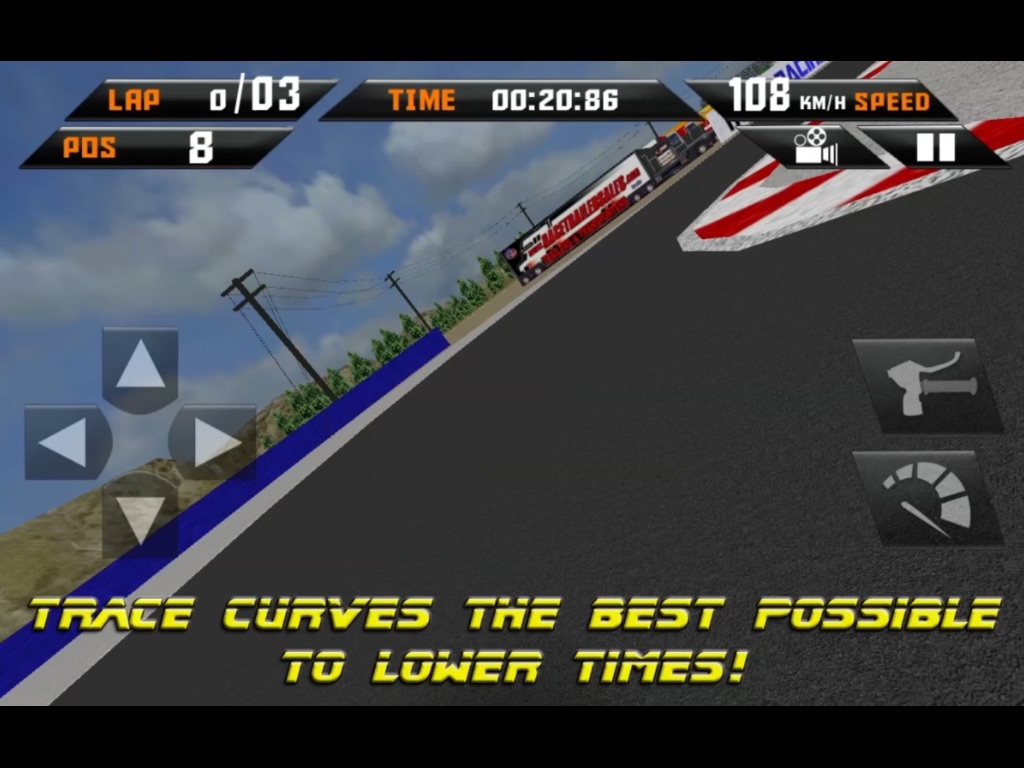Viewport: 1024px width, 768px height.
Task: Hit the speedometer throttle button
Action: [927, 497]
